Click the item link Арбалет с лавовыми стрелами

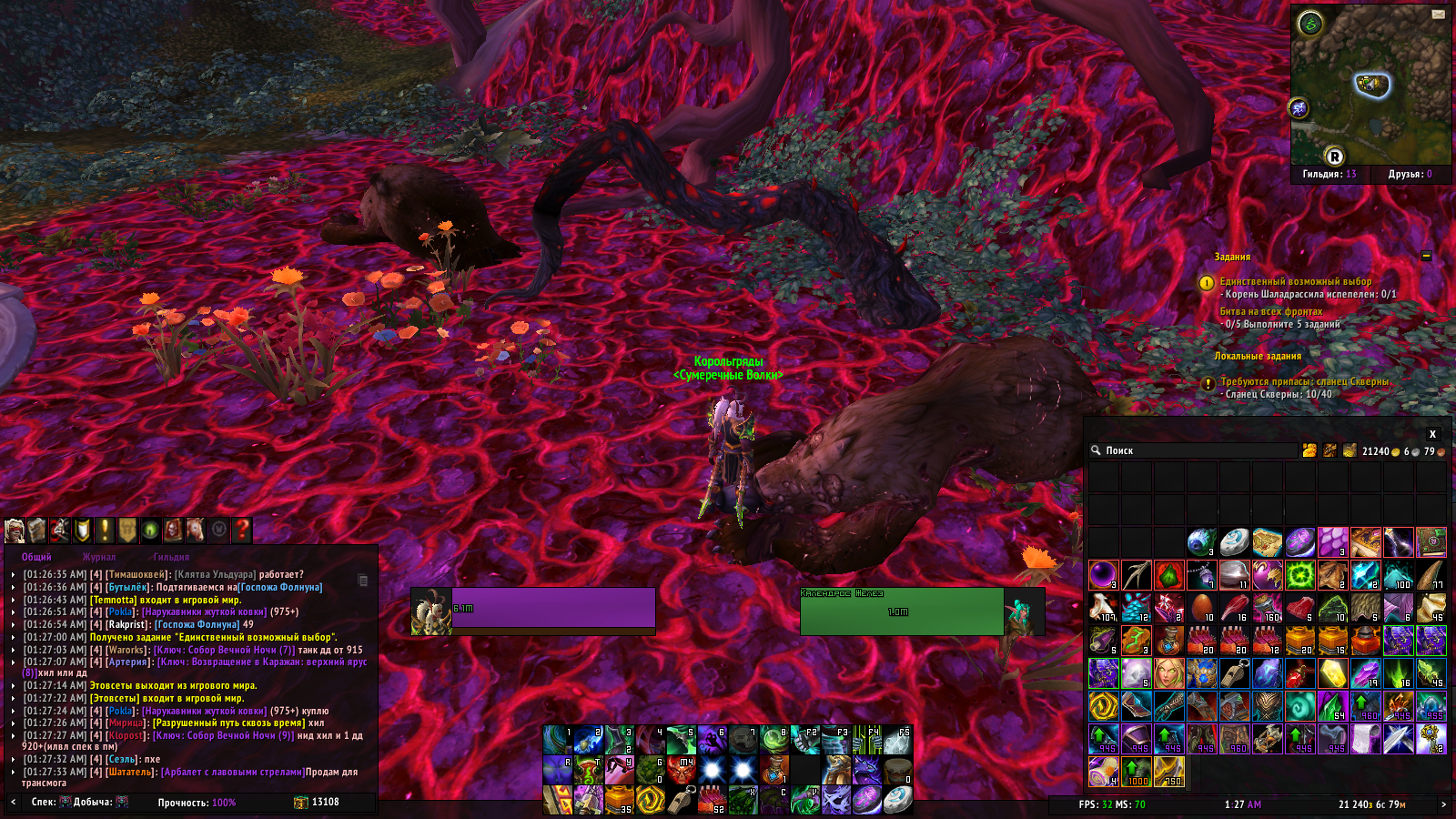pos(233,772)
